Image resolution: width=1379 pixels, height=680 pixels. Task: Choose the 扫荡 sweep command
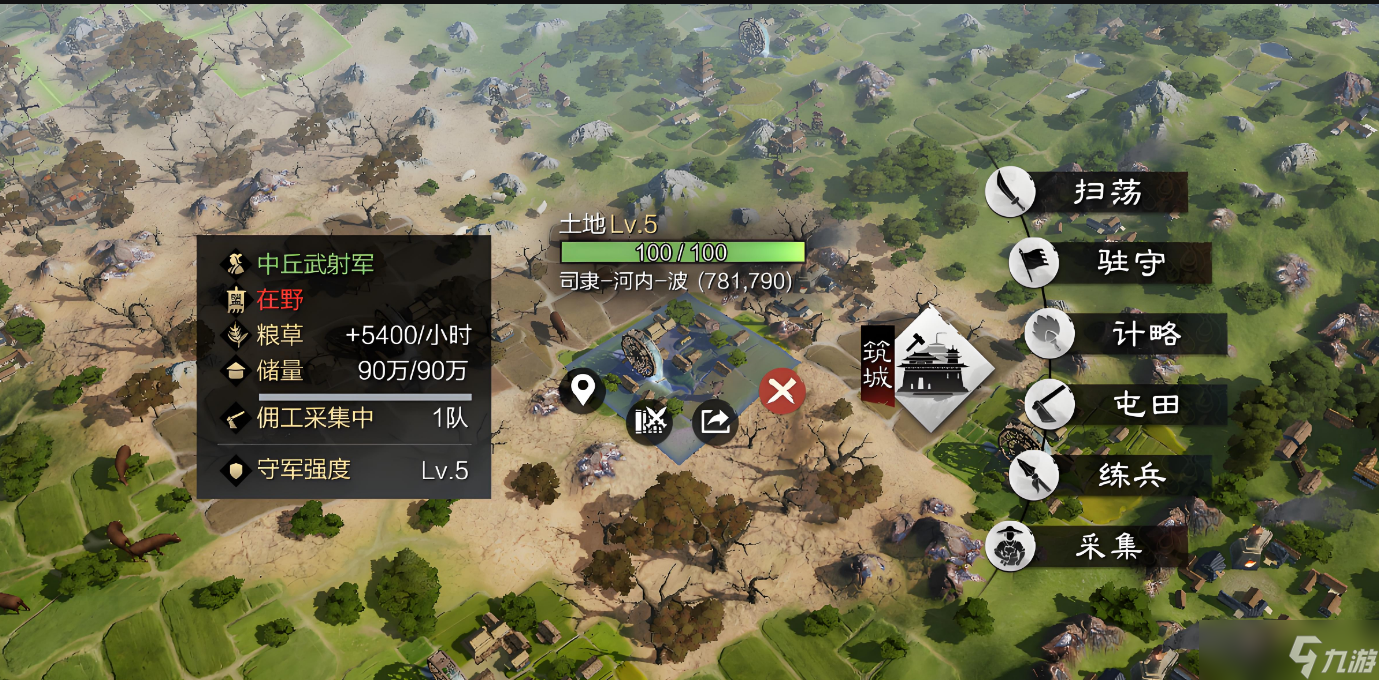pyautogui.click(x=1085, y=192)
